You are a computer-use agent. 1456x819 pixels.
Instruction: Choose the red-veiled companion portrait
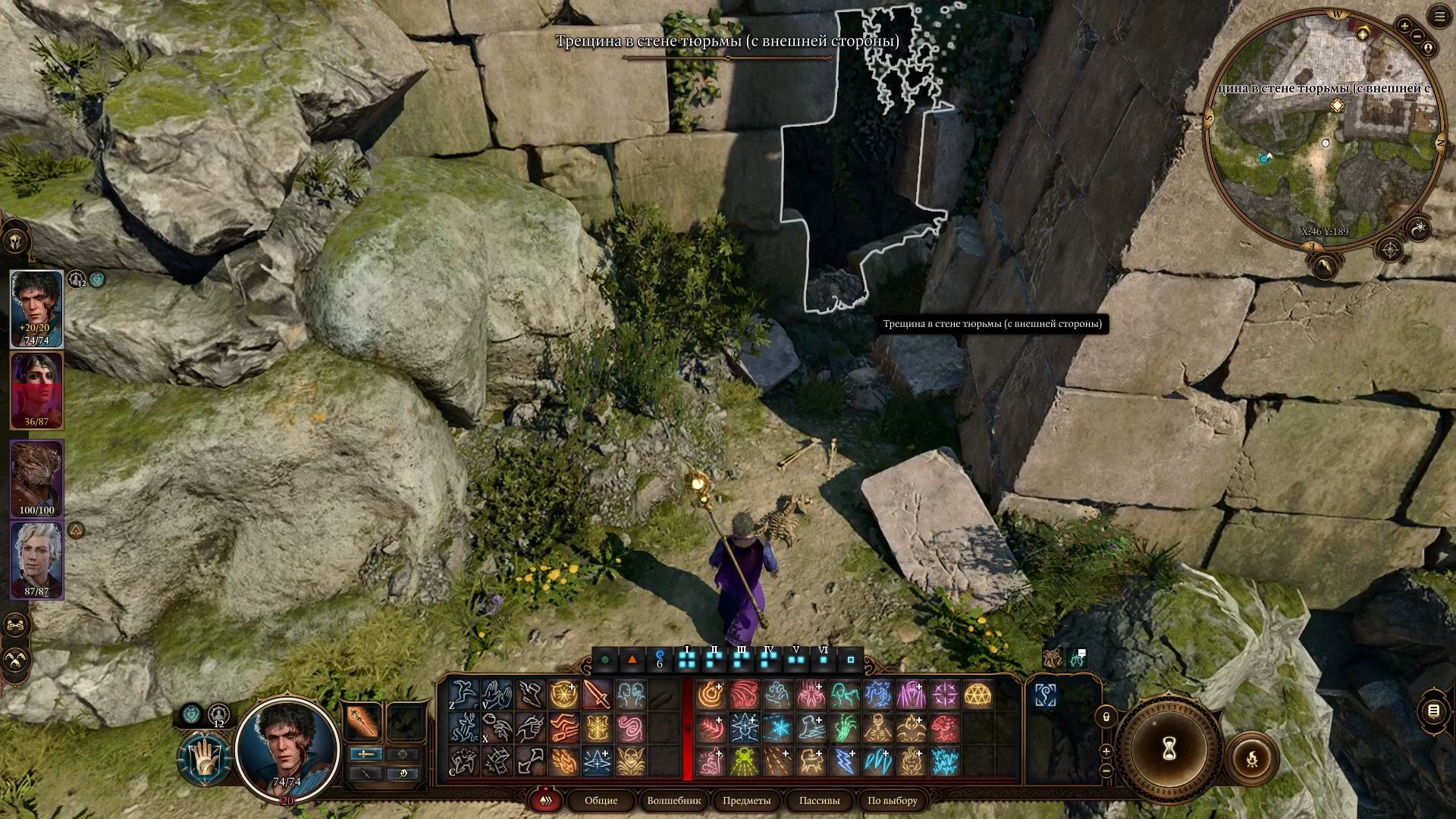[36, 391]
